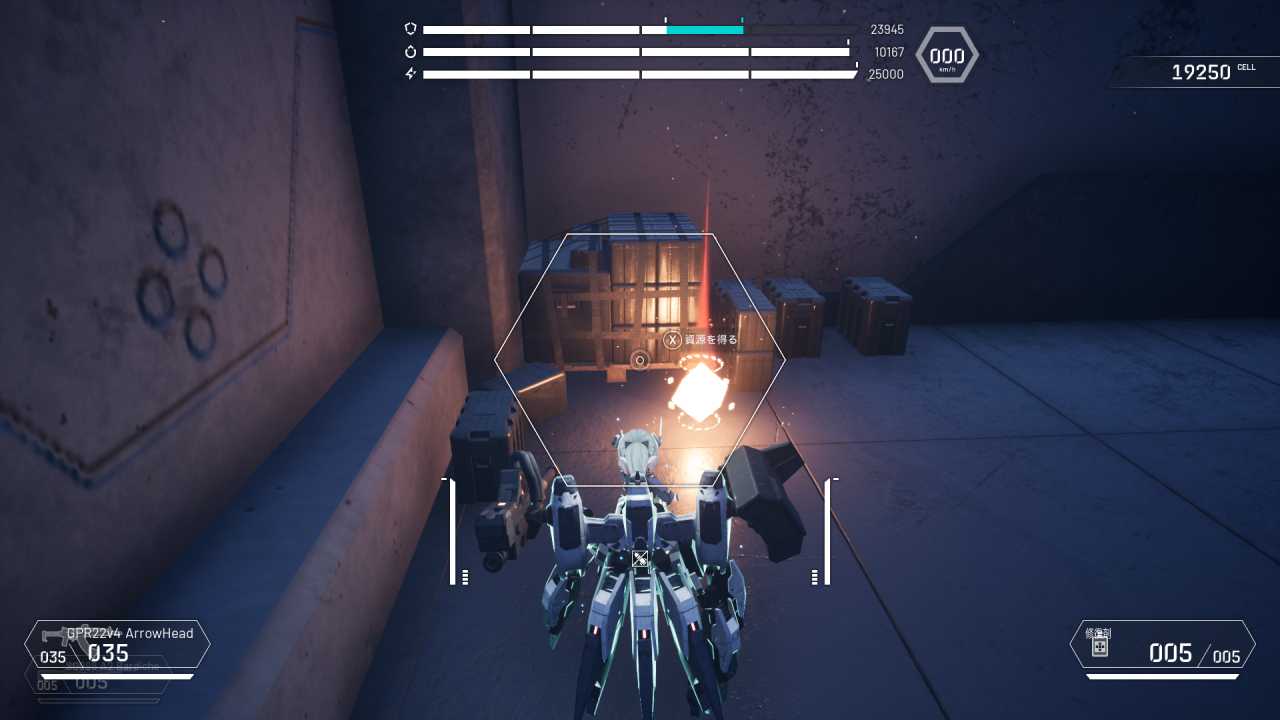Use the repair kit item slot
The image size is (1280, 720).
tap(1162, 645)
